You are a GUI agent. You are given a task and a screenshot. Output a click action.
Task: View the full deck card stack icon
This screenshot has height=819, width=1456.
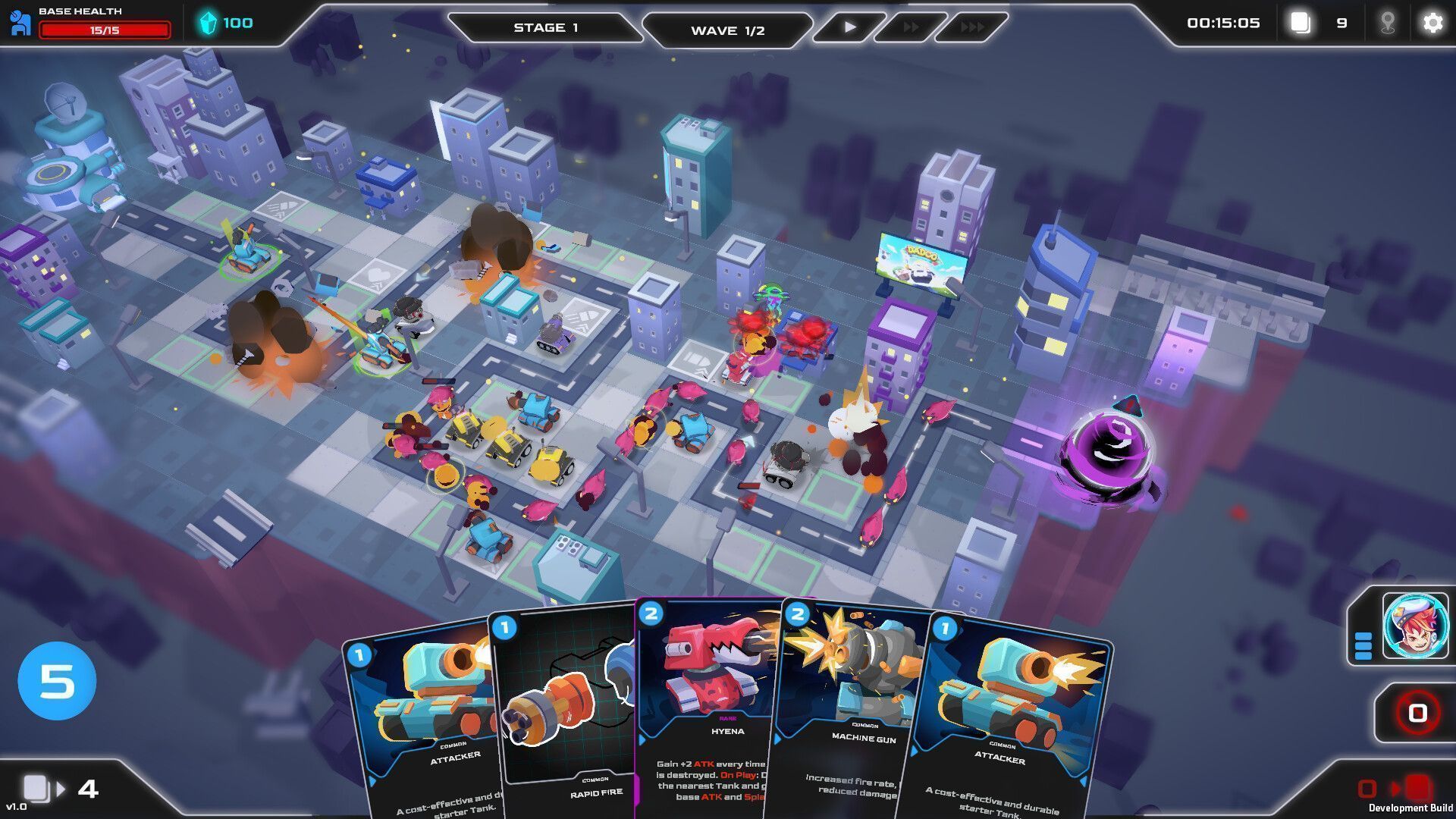[1301, 23]
